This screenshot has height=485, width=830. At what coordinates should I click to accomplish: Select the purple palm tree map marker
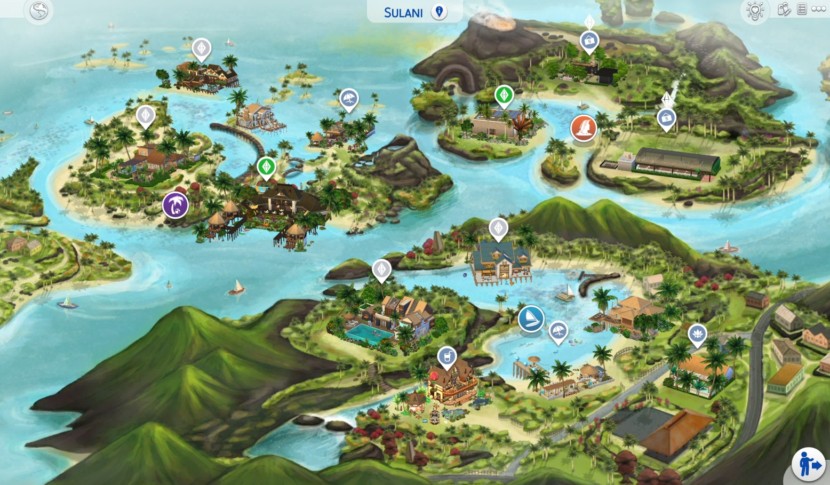click(x=176, y=204)
